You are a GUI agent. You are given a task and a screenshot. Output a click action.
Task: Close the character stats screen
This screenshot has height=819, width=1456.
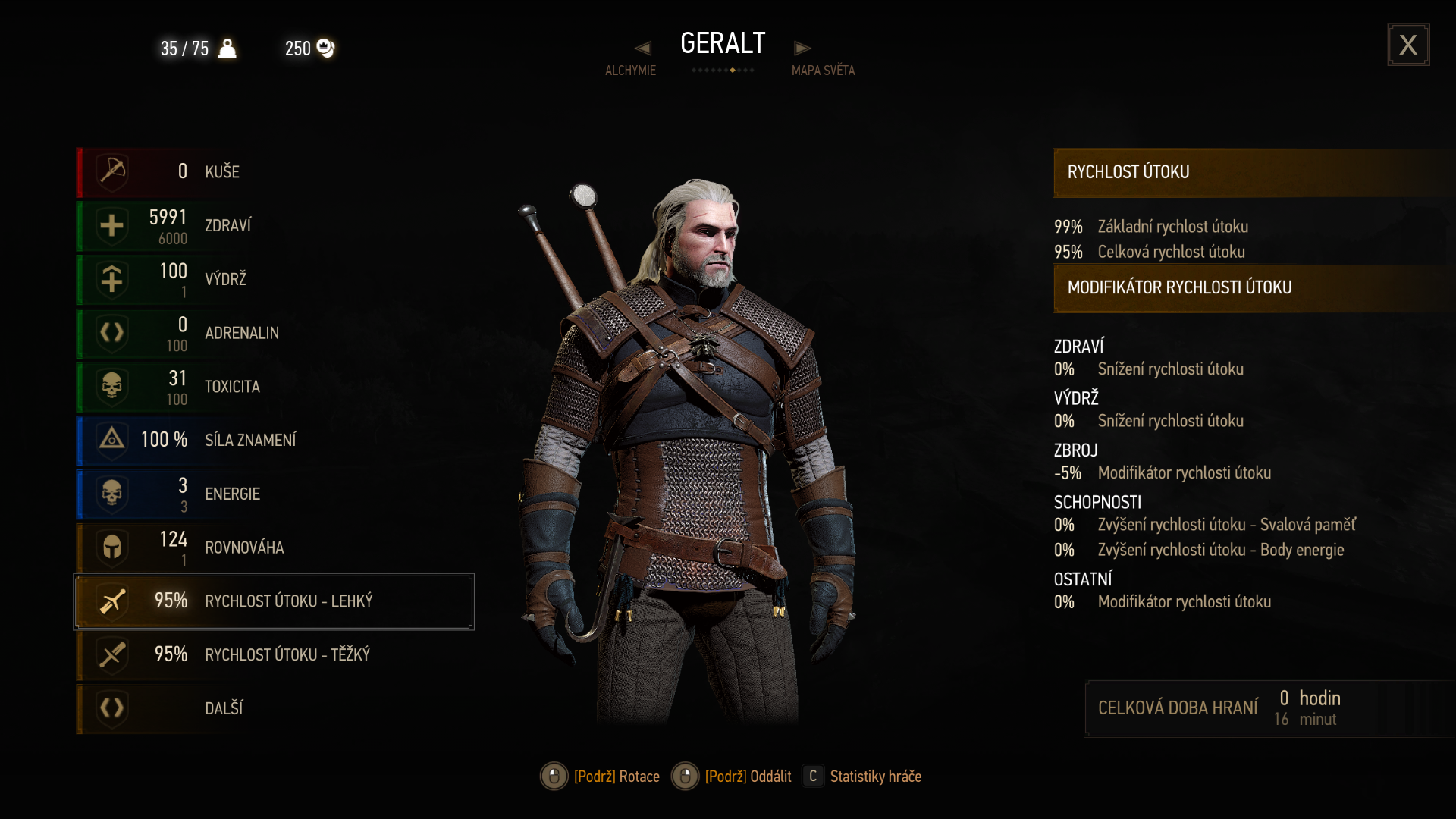click(1408, 45)
